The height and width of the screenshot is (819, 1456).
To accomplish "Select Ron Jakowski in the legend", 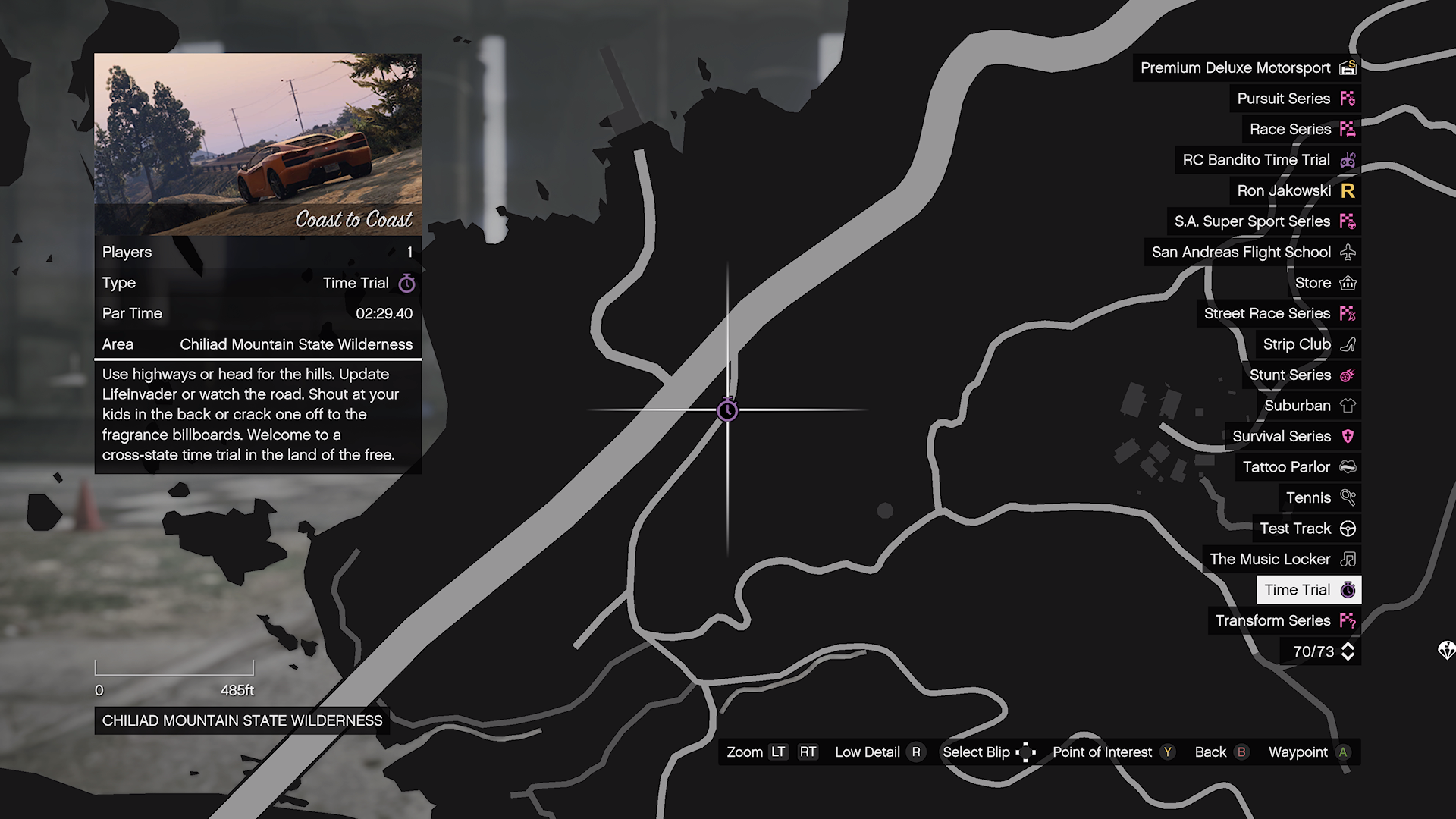I will [1294, 191].
